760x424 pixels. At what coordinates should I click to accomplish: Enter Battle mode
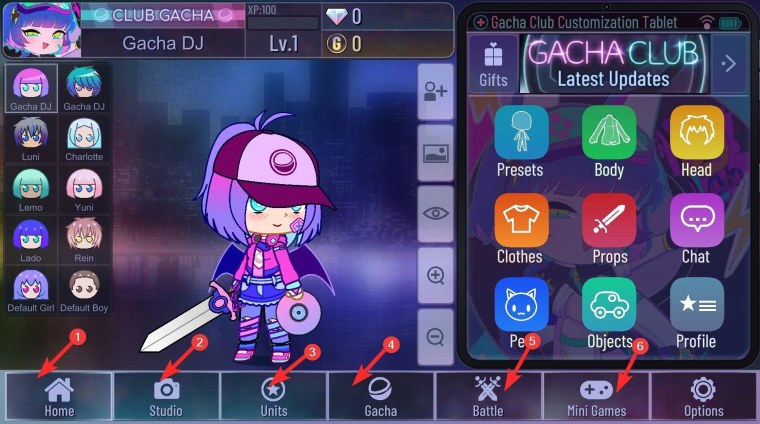point(488,396)
